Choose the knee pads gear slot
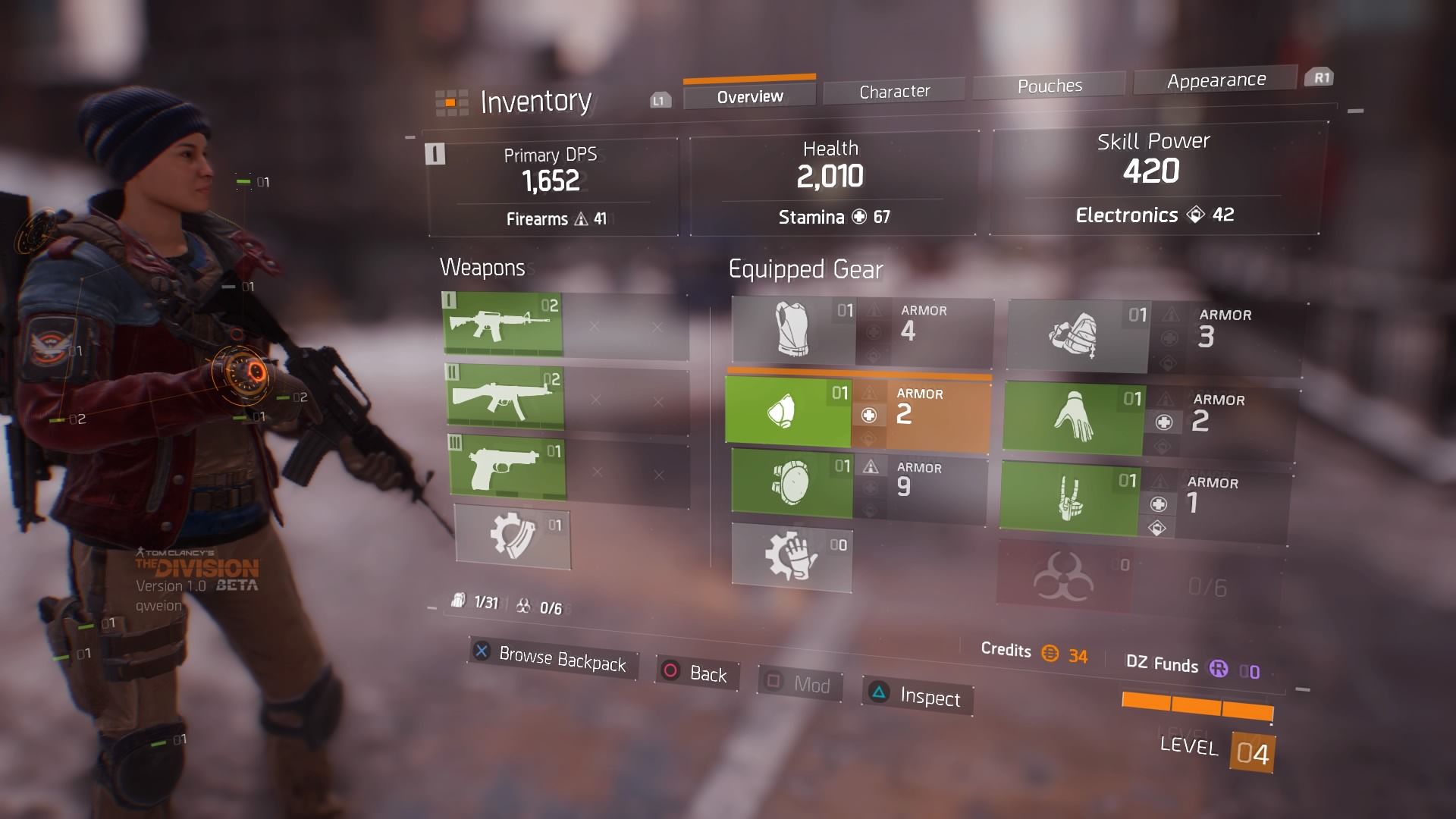The image size is (1456, 819). tap(791, 482)
